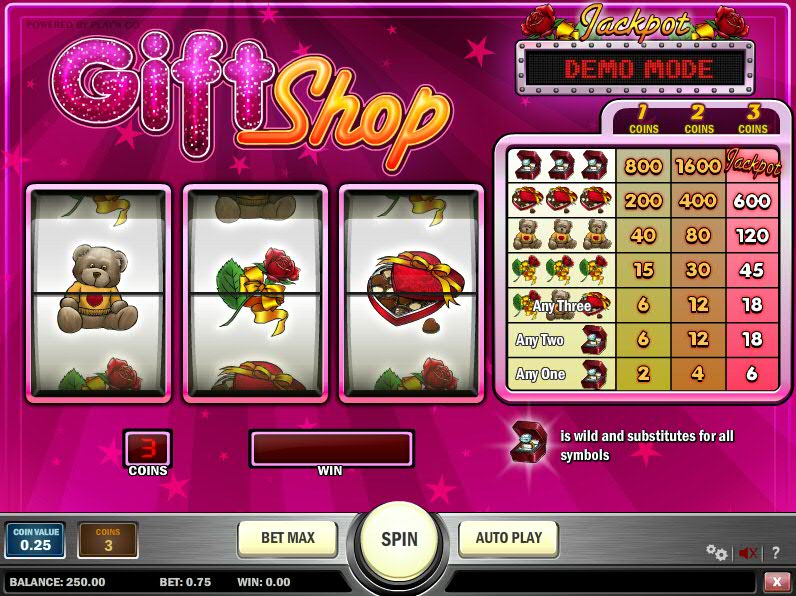Viewport: 796px width, 596px height.
Task: Start AUTO PLAY mode
Action: [x=508, y=538]
